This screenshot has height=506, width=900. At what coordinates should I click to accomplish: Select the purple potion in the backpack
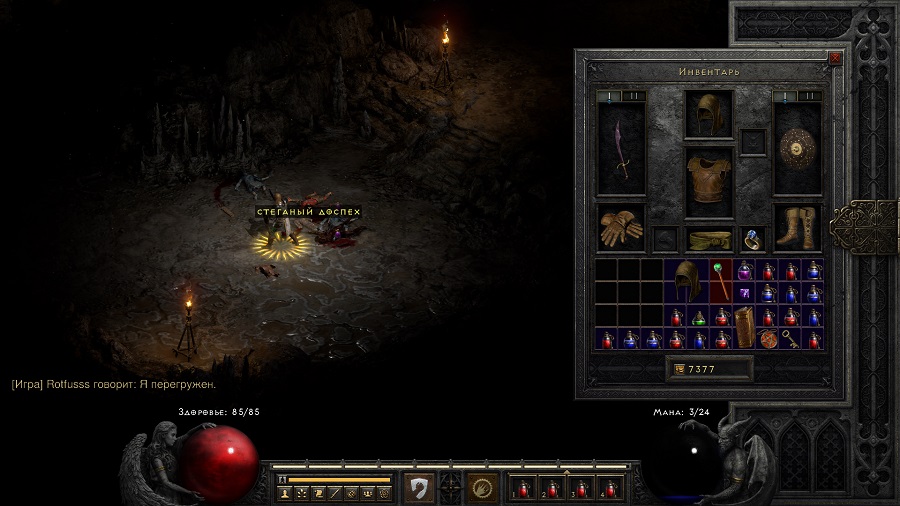[x=744, y=270]
